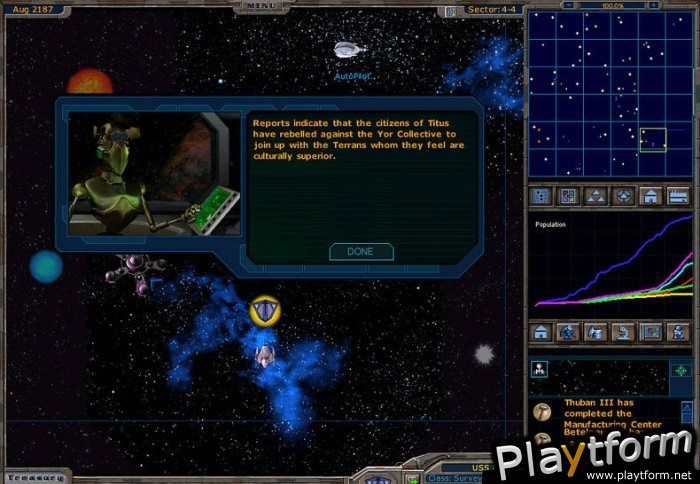Click the person icon above the messages
700x484 pixels.
click(x=540, y=369)
